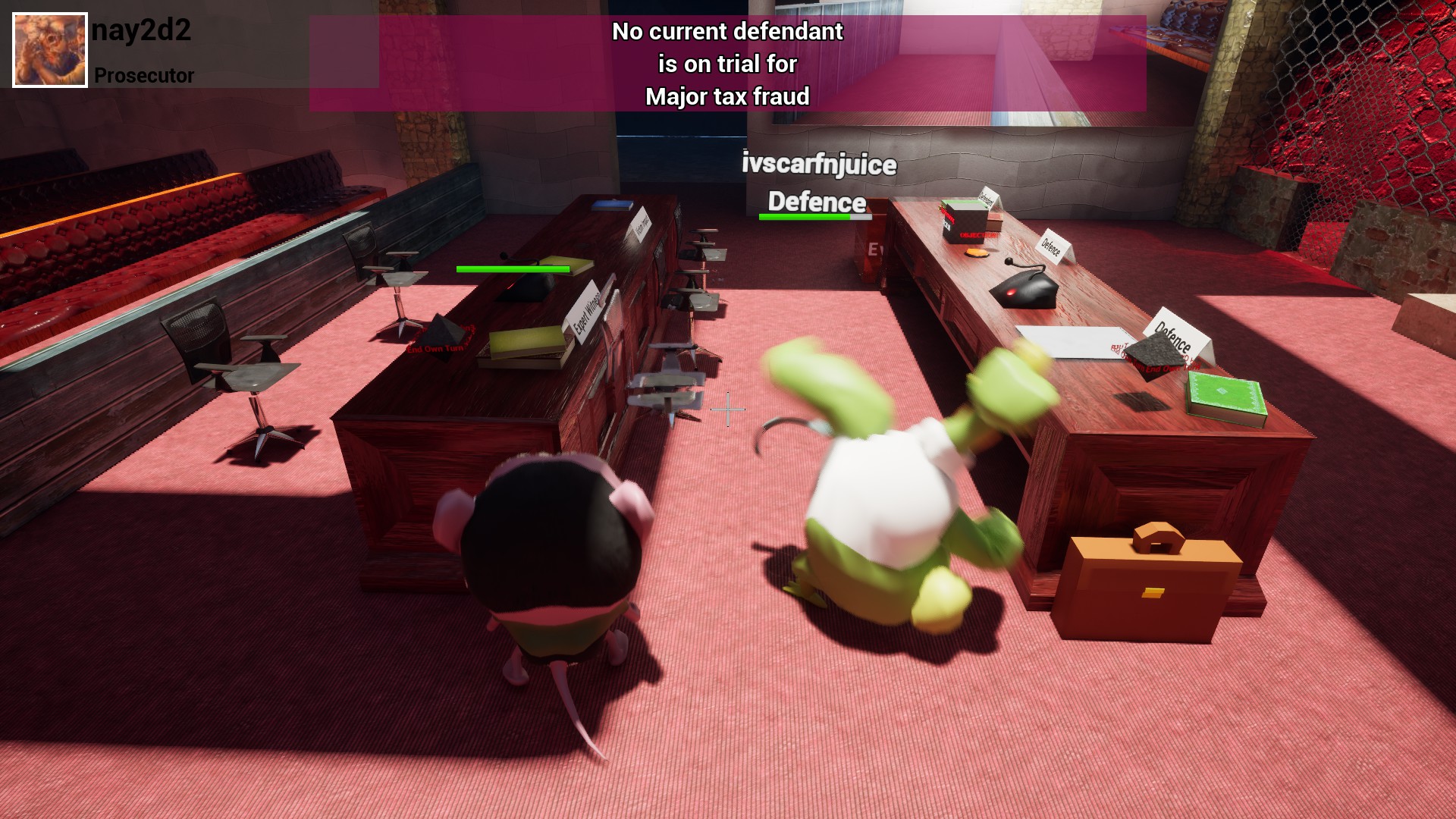
Task: Click the green progress bar on the prosecution bench
Action: 512,269
